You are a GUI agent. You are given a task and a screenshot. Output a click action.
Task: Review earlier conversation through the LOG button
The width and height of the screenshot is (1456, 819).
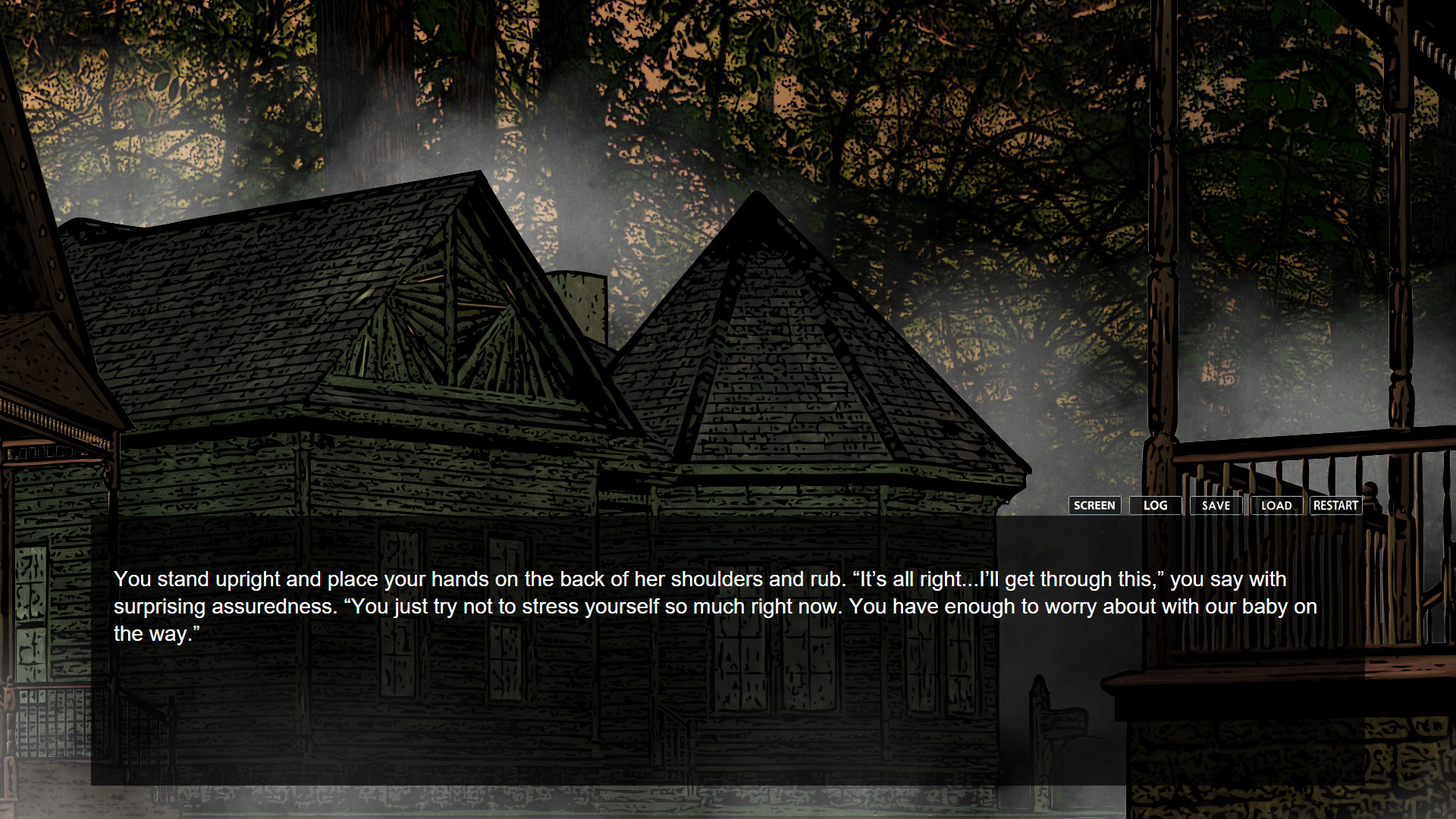pyautogui.click(x=1156, y=505)
